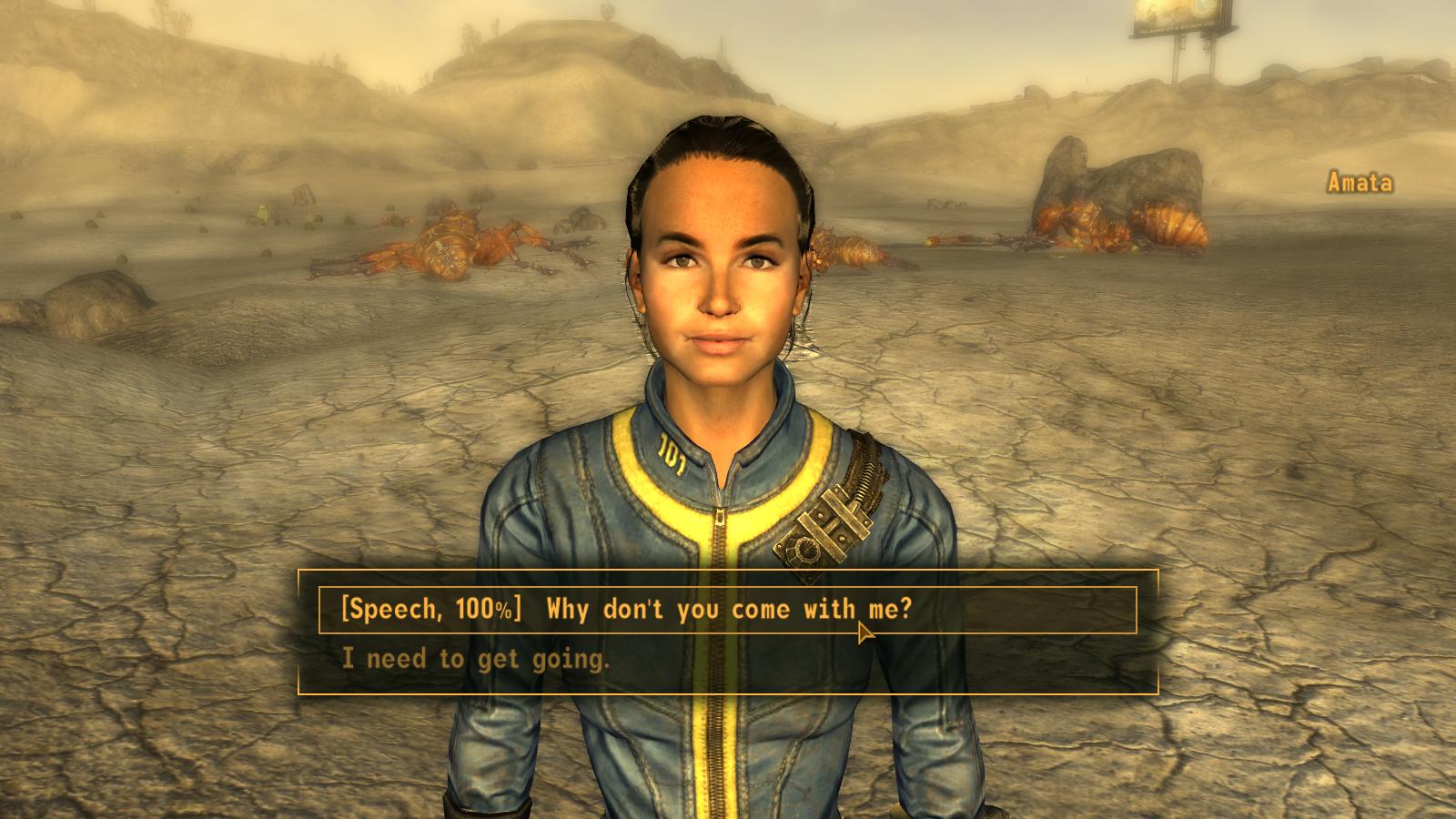The width and height of the screenshot is (1456, 819).
Task: Choose the Speech option "Why don't you come with me?"
Action: (624, 610)
